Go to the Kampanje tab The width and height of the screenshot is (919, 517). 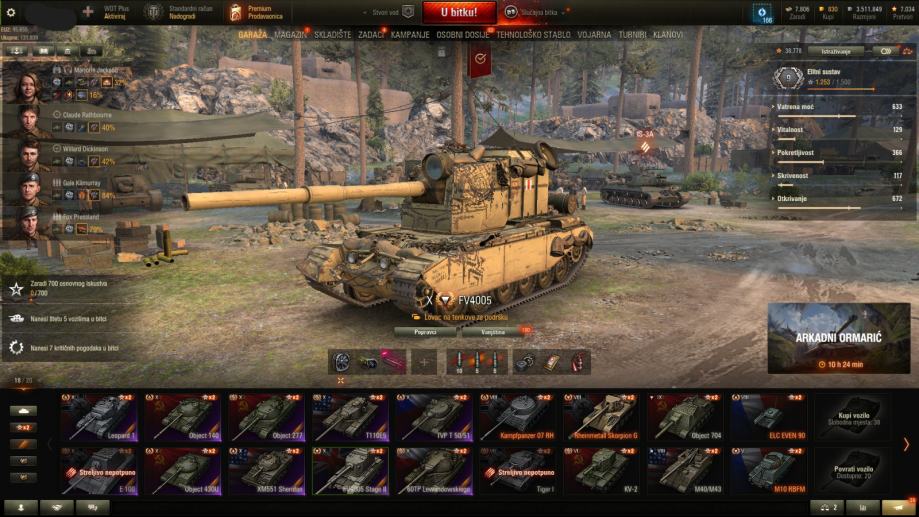tap(410, 34)
